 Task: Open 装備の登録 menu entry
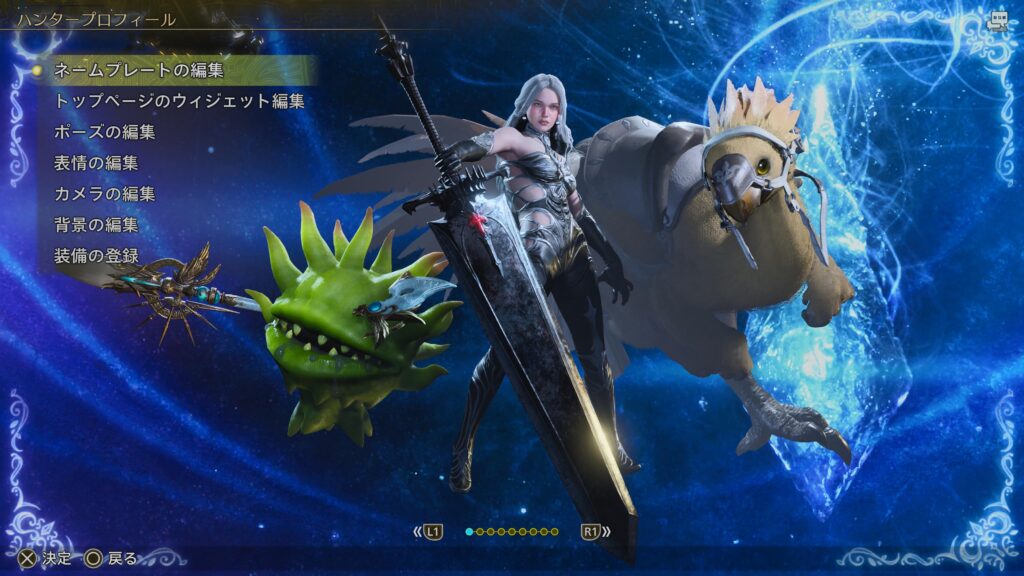96,256
